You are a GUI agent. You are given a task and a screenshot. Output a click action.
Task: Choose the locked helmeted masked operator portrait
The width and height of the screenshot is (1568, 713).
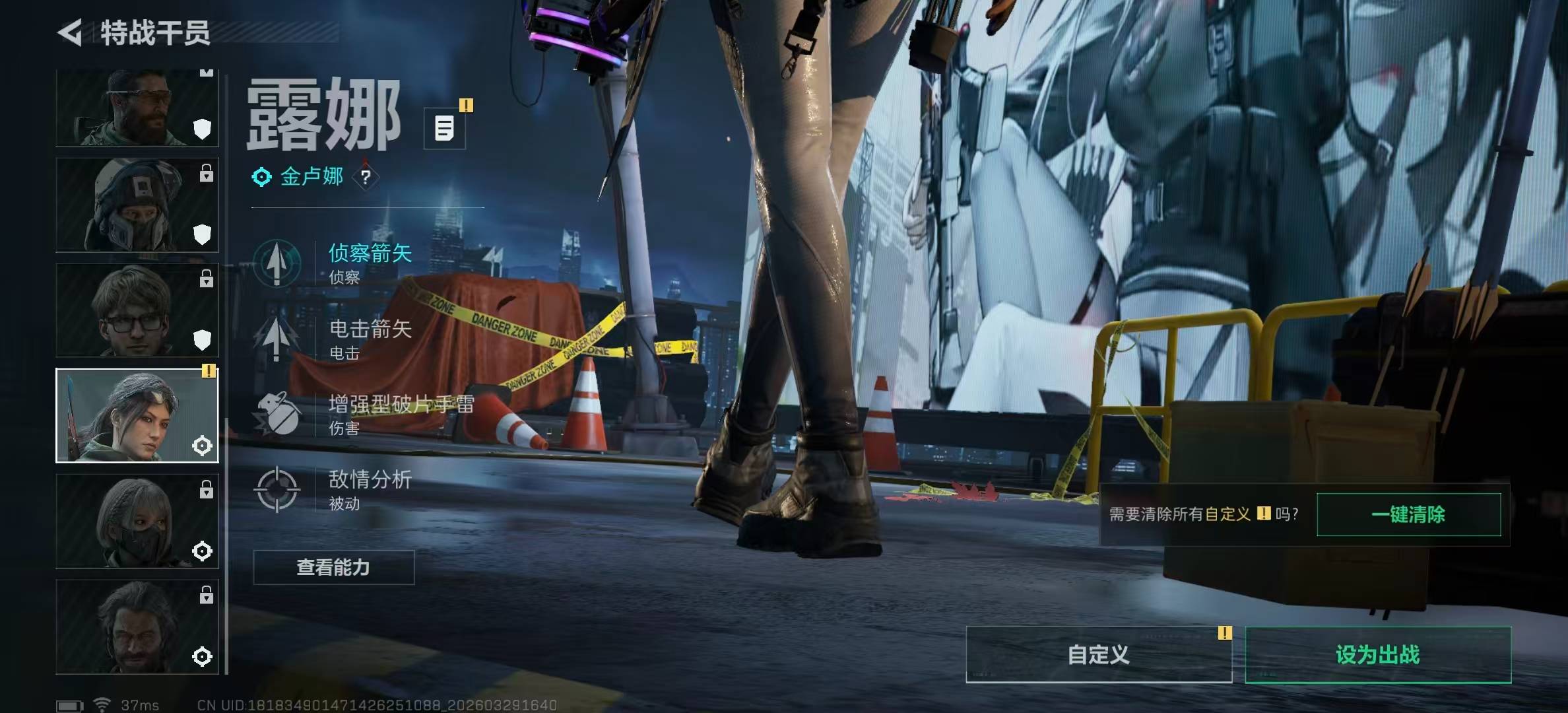point(137,205)
